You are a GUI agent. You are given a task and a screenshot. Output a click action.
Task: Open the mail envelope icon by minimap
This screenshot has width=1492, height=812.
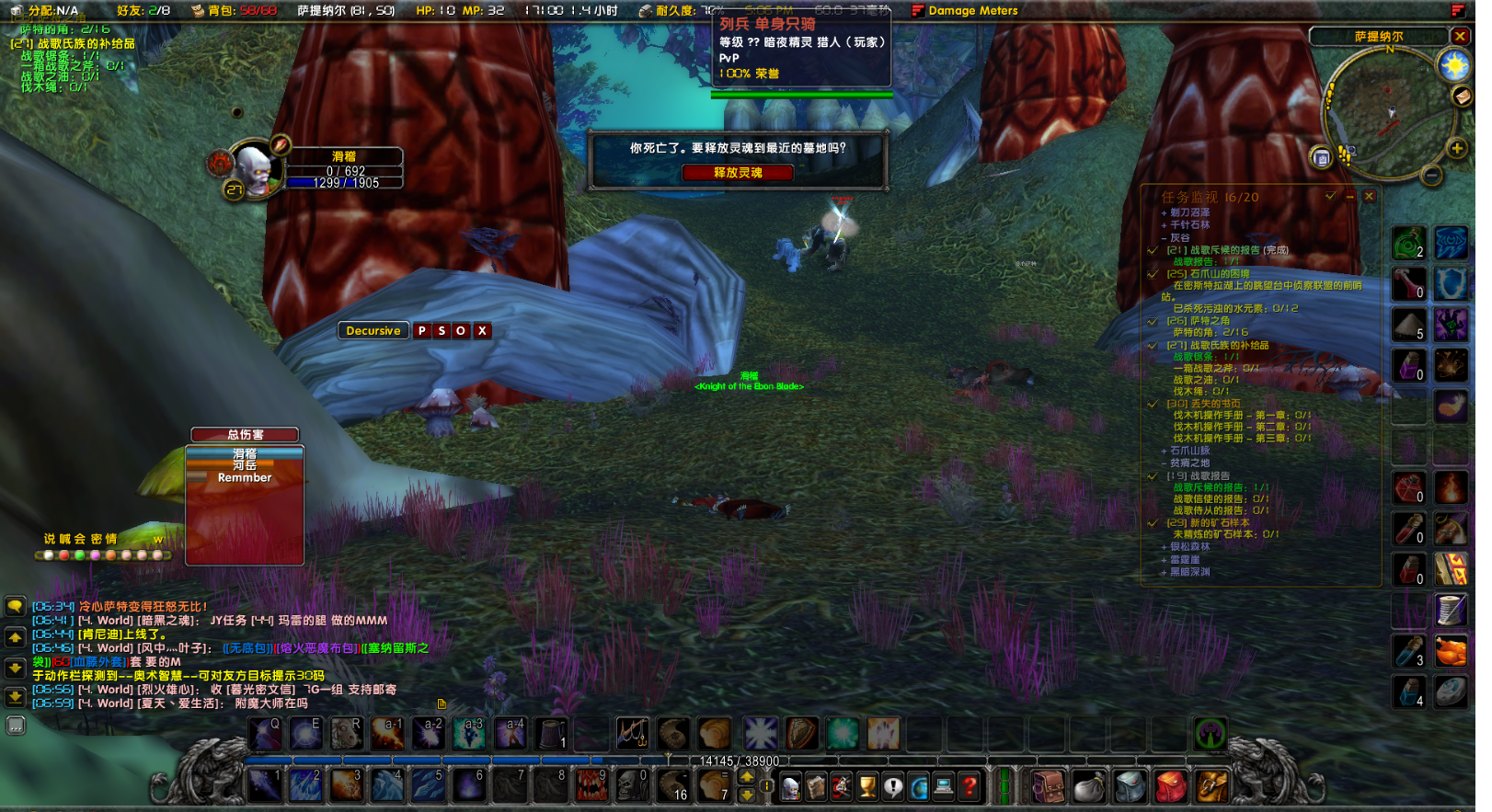click(x=1462, y=97)
